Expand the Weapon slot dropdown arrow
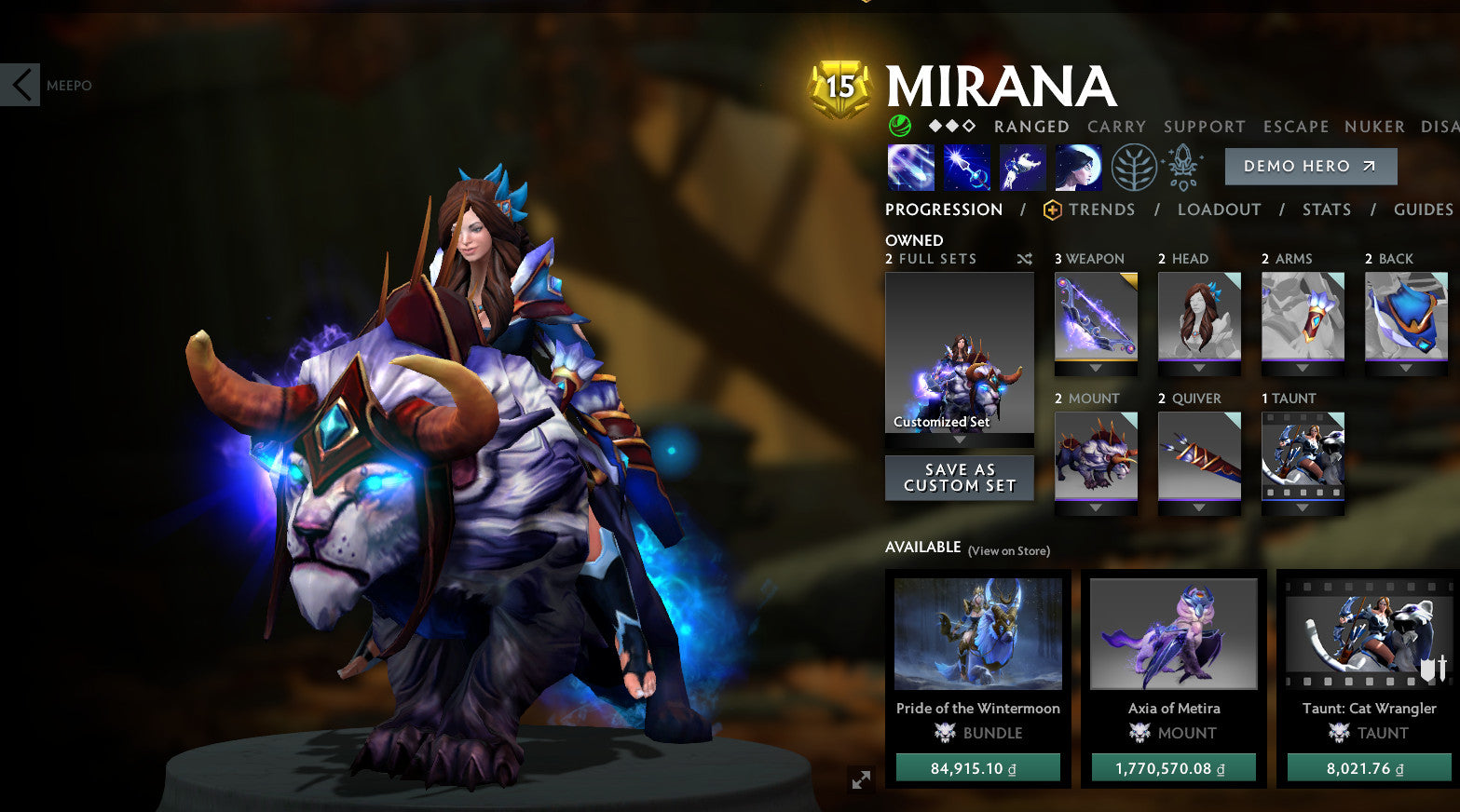Screen dimensions: 1460x812 point(1096,369)
